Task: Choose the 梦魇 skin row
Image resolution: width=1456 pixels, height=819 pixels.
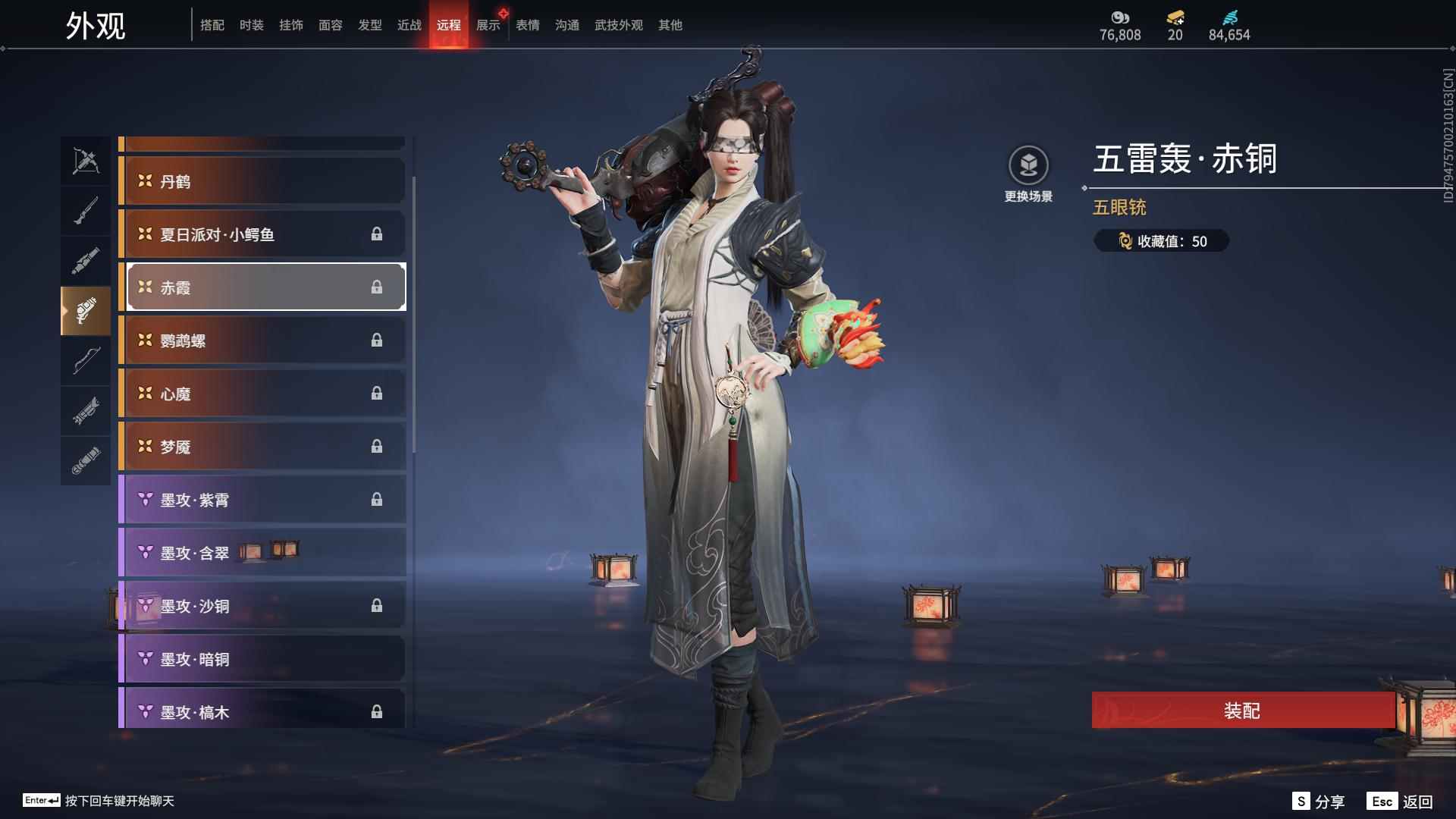Action: pyautogui.click(x=262, y=447)
